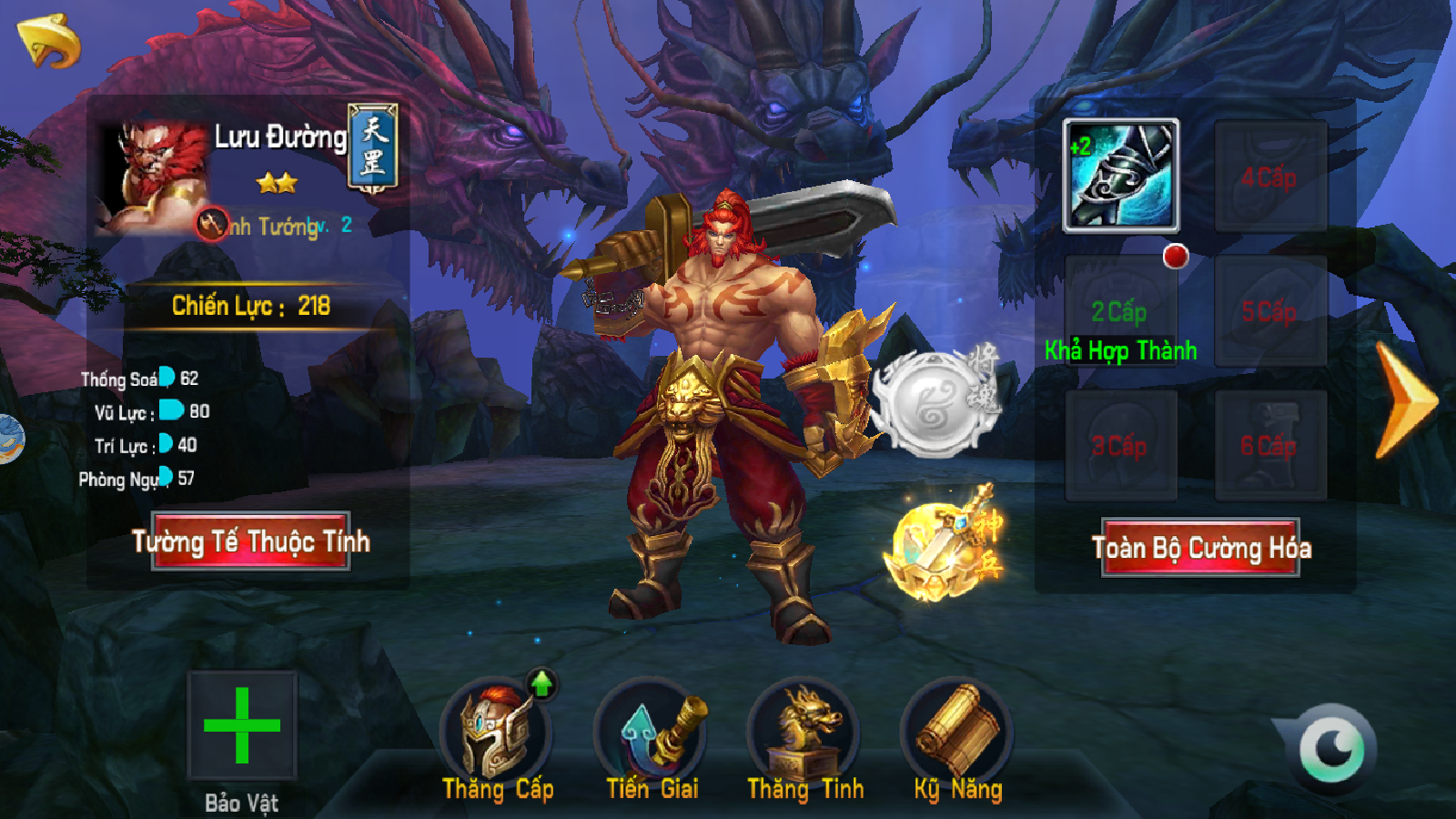Choose the 2 Cấp Khả Hợp Thành slot
The image size is (1456, 819).
point(1121,312)
